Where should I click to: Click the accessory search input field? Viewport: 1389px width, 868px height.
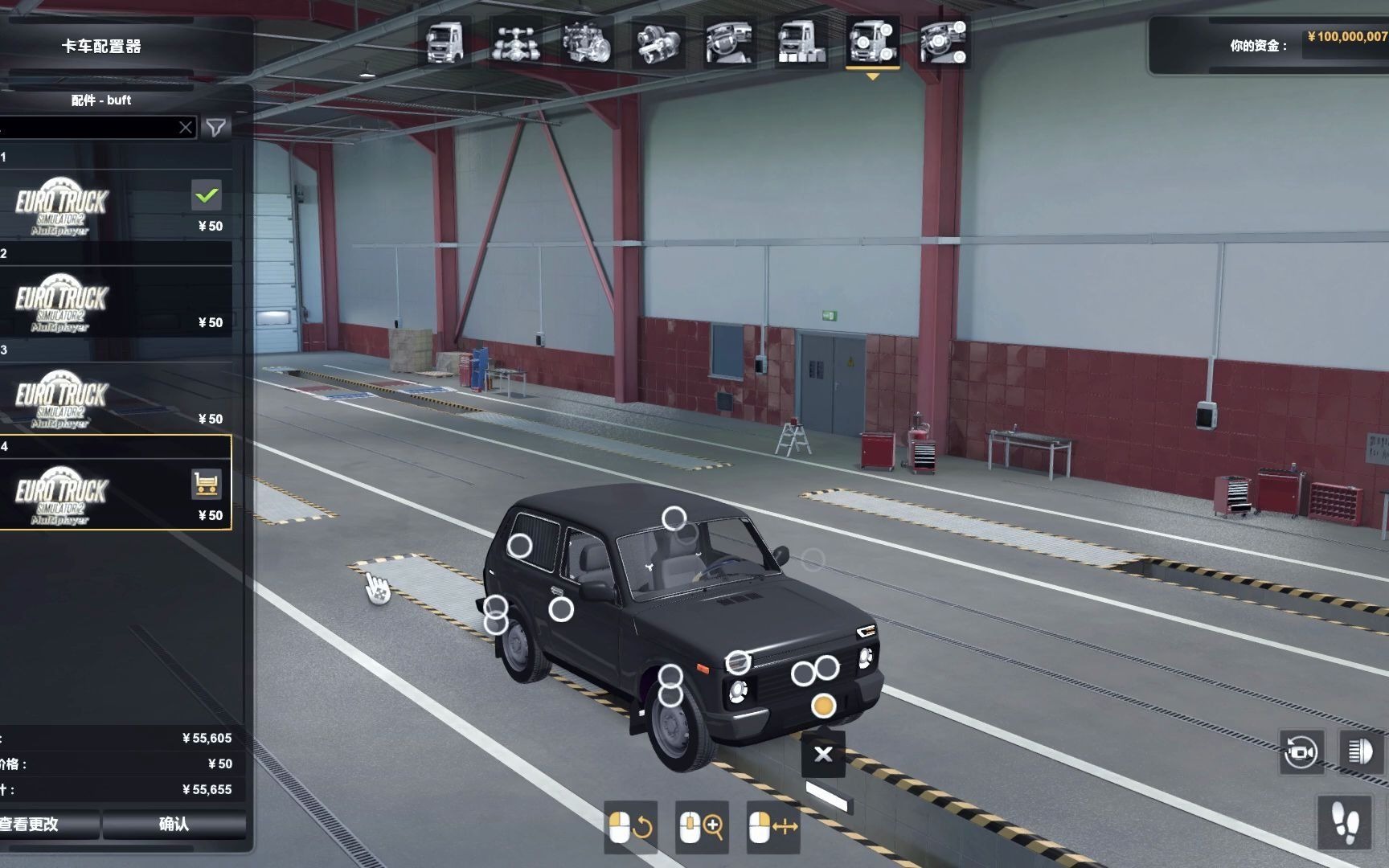point(88,126)
